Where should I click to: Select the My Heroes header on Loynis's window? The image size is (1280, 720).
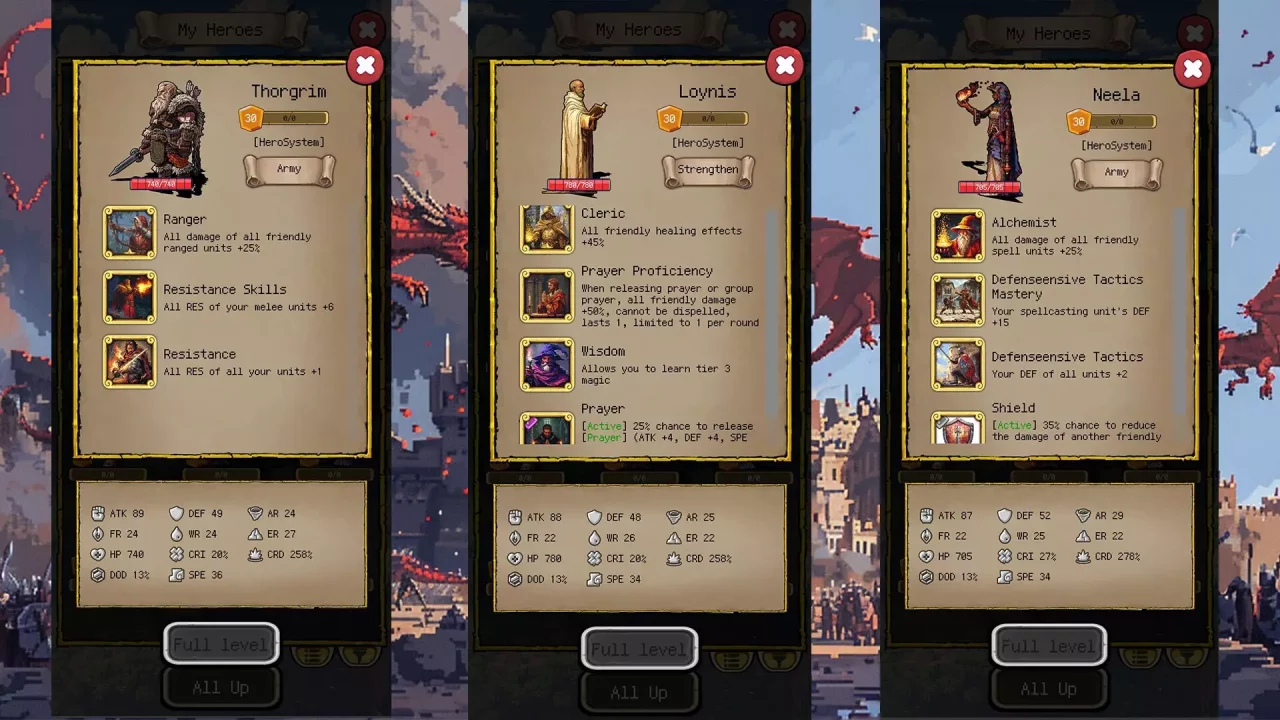click(638, 29)
